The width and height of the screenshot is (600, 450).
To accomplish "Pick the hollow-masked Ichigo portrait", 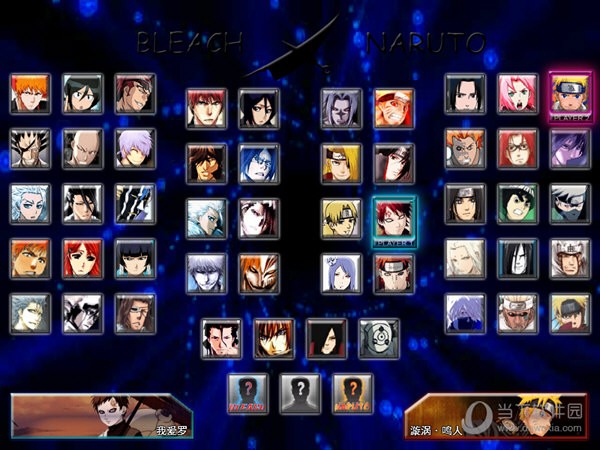I will tap(259, 271).
